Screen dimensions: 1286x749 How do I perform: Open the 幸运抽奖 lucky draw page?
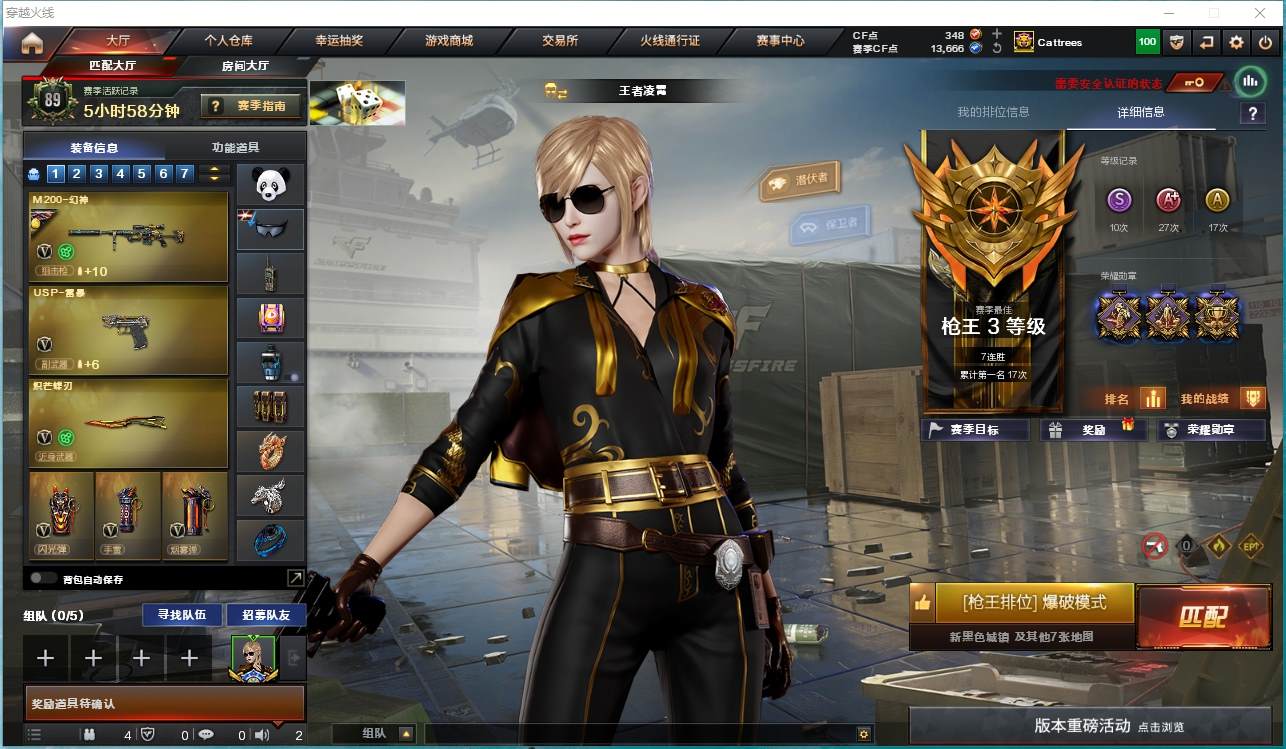pos(339,41)
